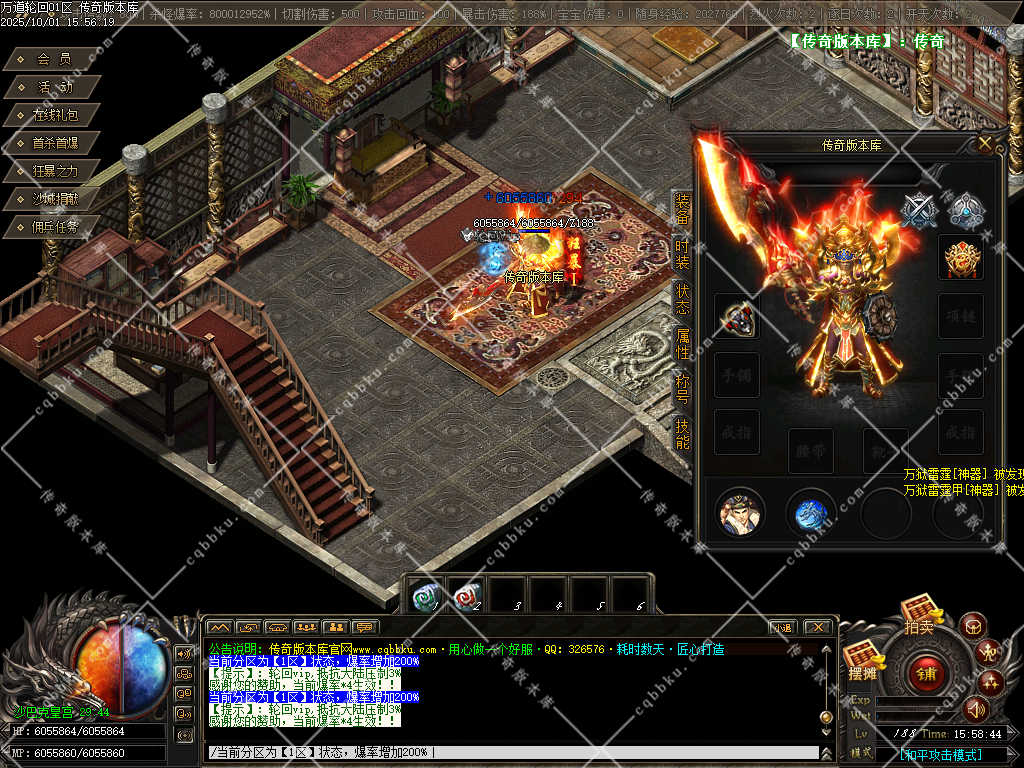Image resolution: width=1024 pixels, height=768 pixels.
Task: Open the 拍卖 auction house
Action: pyautogui.click(x=918, y=615)
